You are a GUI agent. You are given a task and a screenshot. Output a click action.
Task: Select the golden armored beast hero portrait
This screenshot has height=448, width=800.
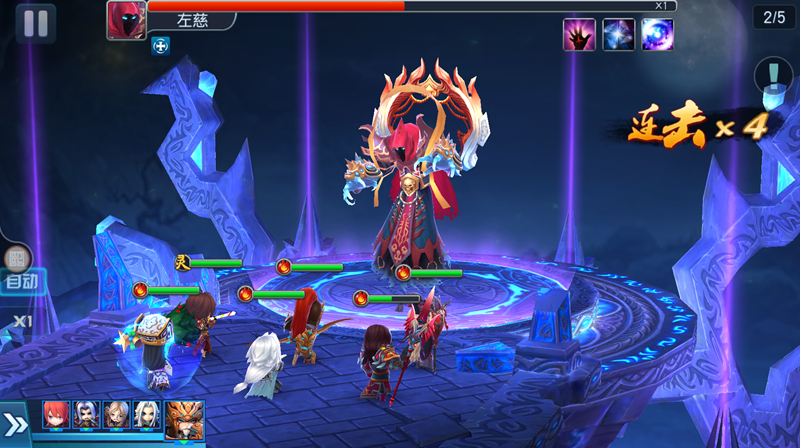185,418
